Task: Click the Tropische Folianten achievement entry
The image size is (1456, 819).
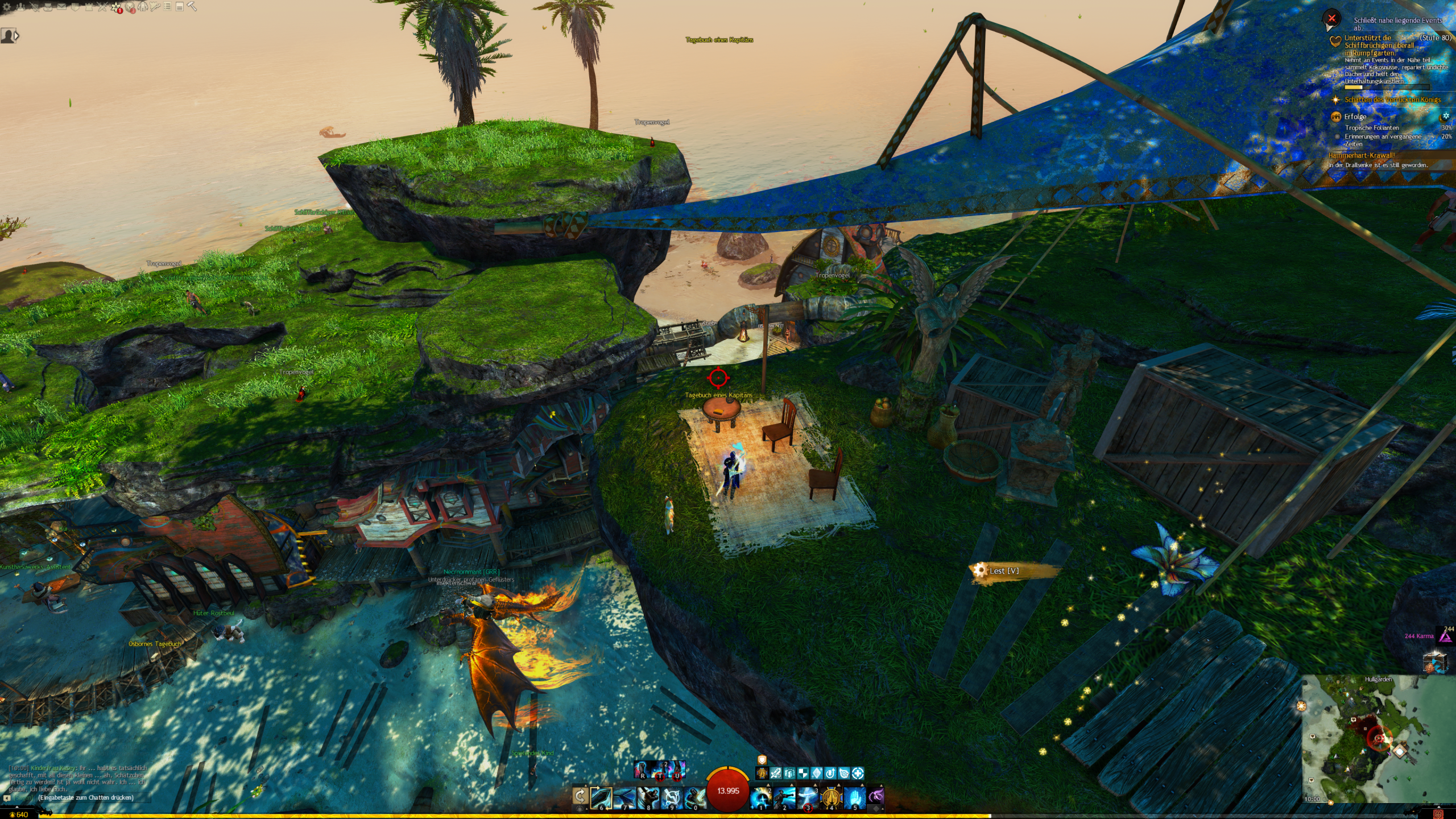Action: (x=1372, y=128)
